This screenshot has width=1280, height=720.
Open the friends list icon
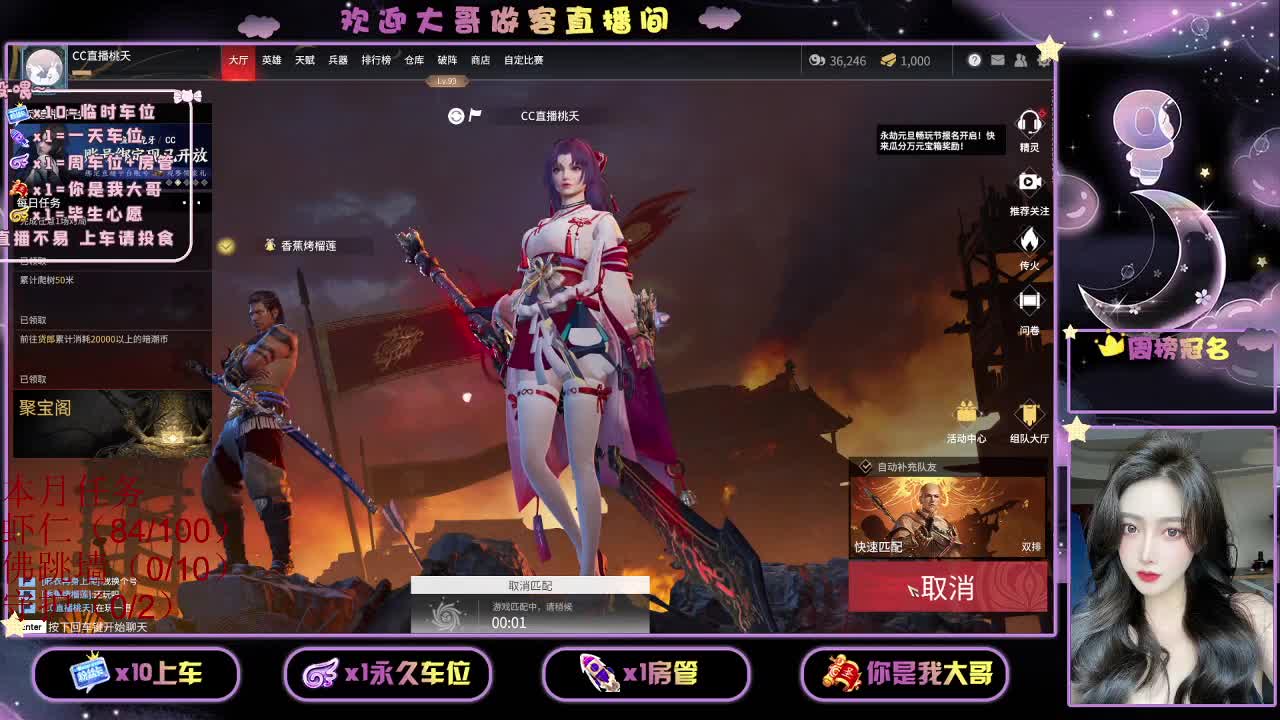[x=1022, y=61]
